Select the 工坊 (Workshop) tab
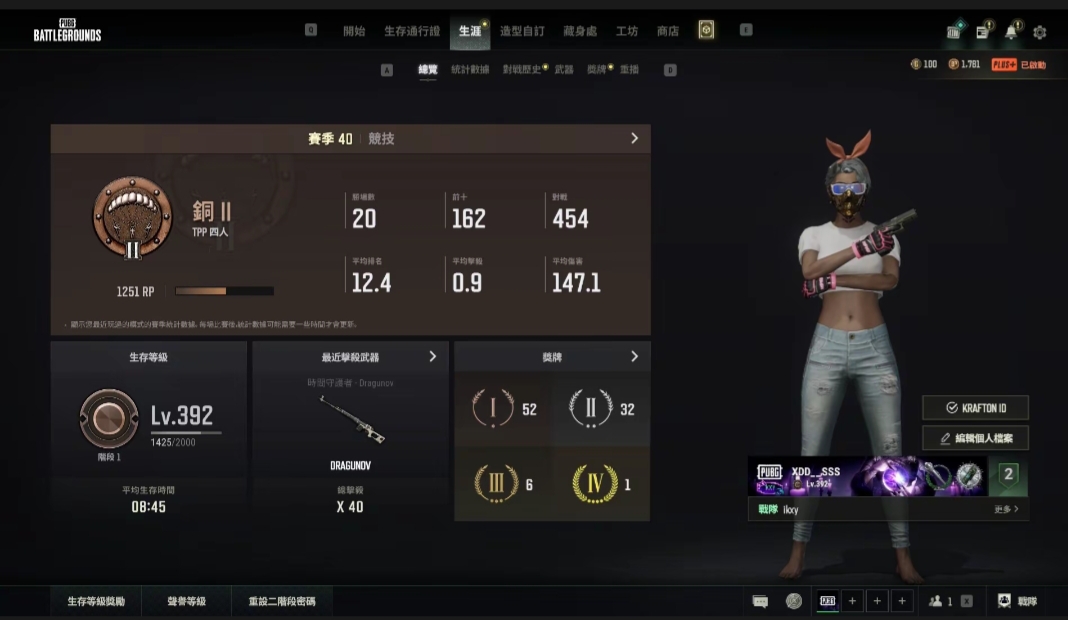The image size is (1068, 620). tap(627, 31)
